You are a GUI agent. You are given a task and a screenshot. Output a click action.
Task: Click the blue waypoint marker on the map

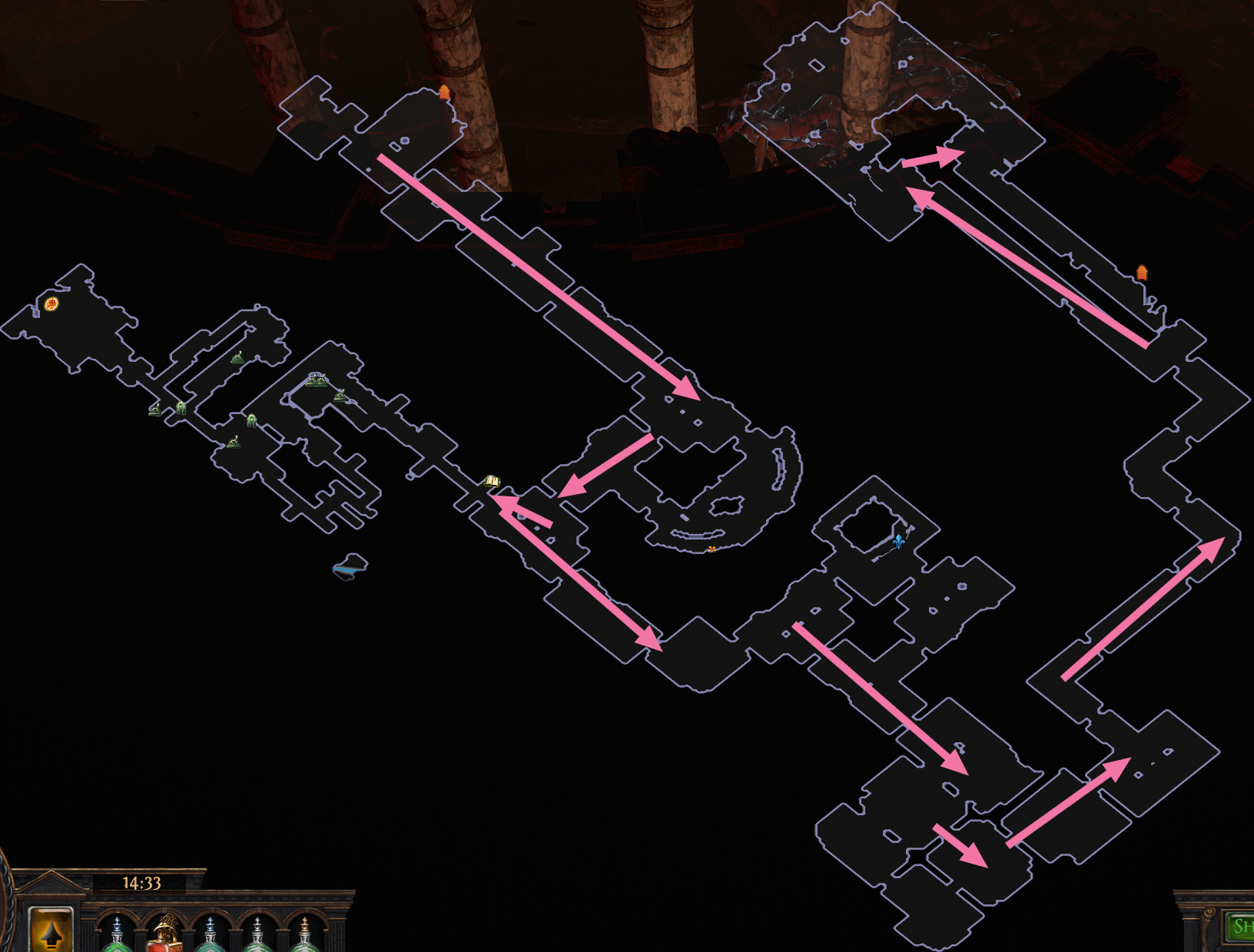899,540
